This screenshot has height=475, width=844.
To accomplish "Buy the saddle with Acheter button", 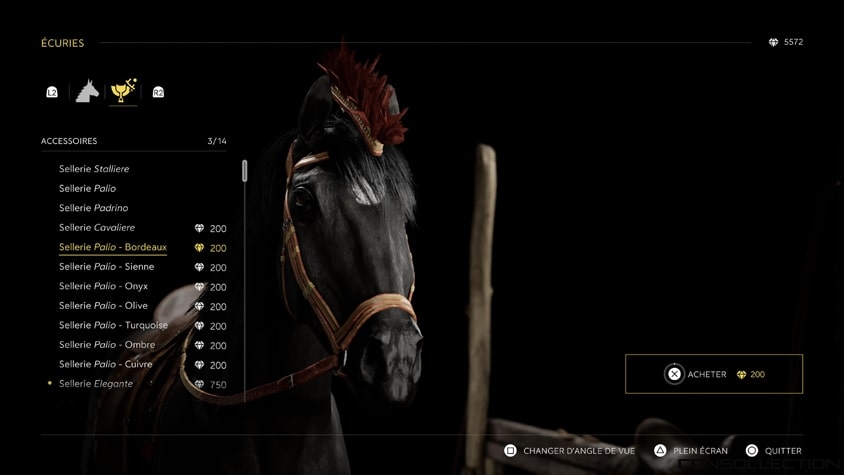I will (x=714, y=374).
